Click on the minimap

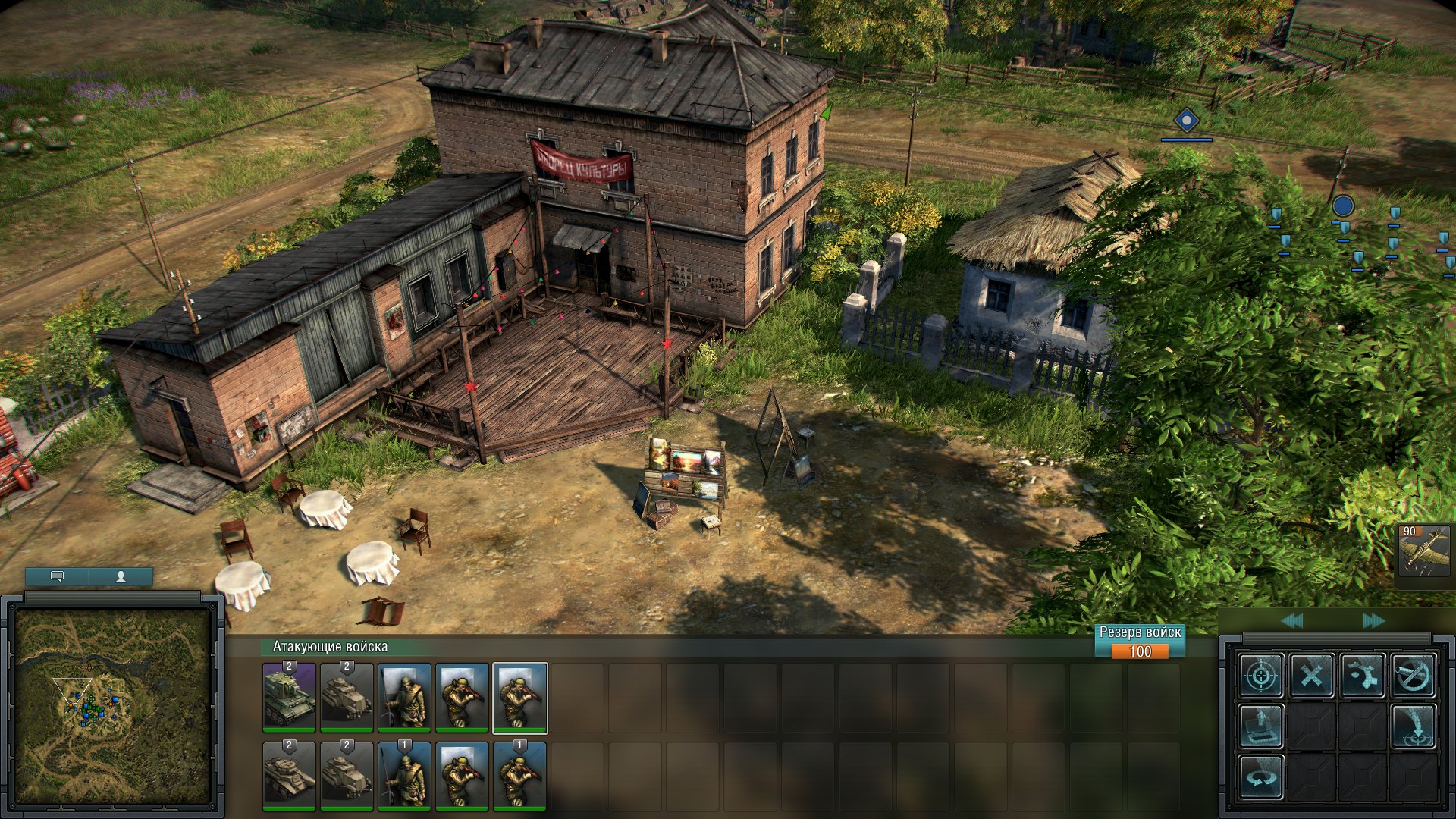[x=113, y=707]
